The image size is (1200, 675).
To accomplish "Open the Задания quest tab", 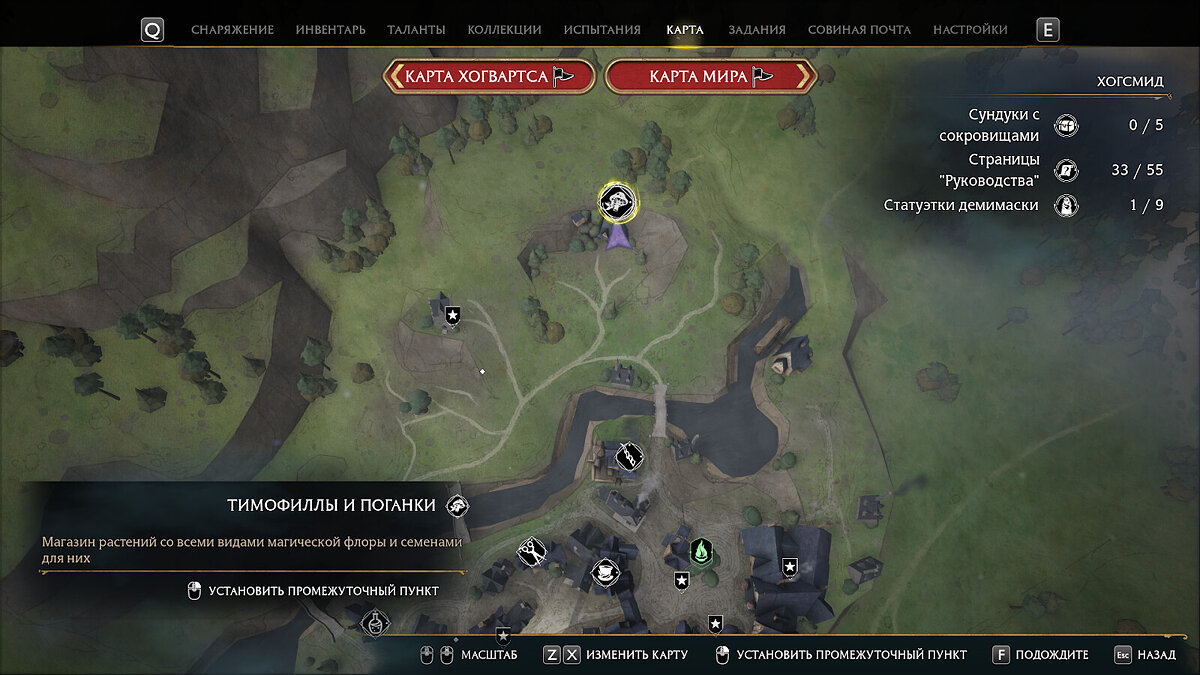I will 757,30.
